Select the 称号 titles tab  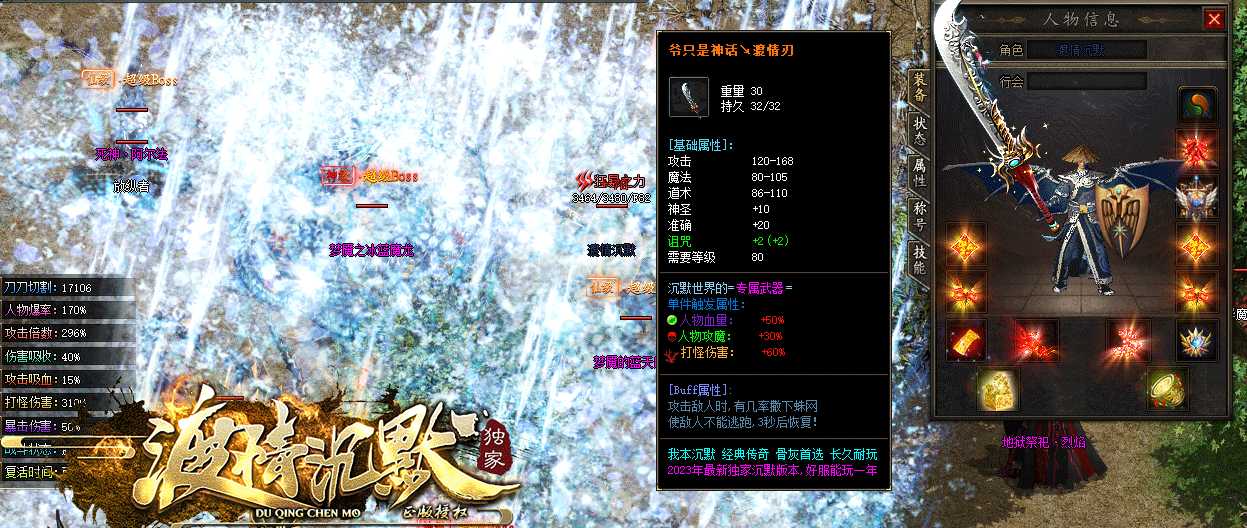(919, 217)
